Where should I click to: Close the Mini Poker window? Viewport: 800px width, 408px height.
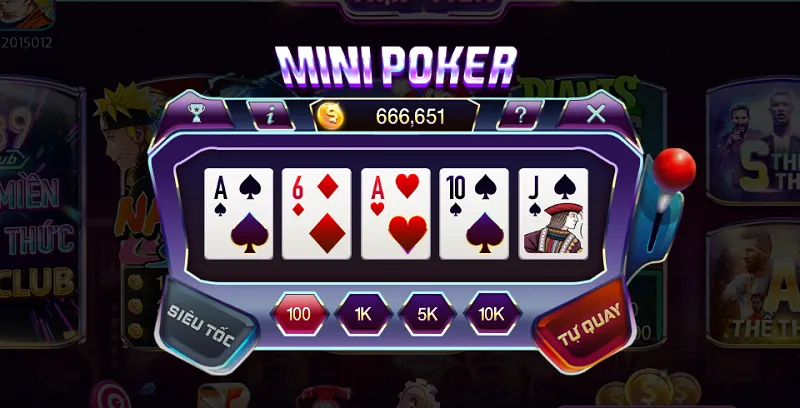(x=596, y=113)
